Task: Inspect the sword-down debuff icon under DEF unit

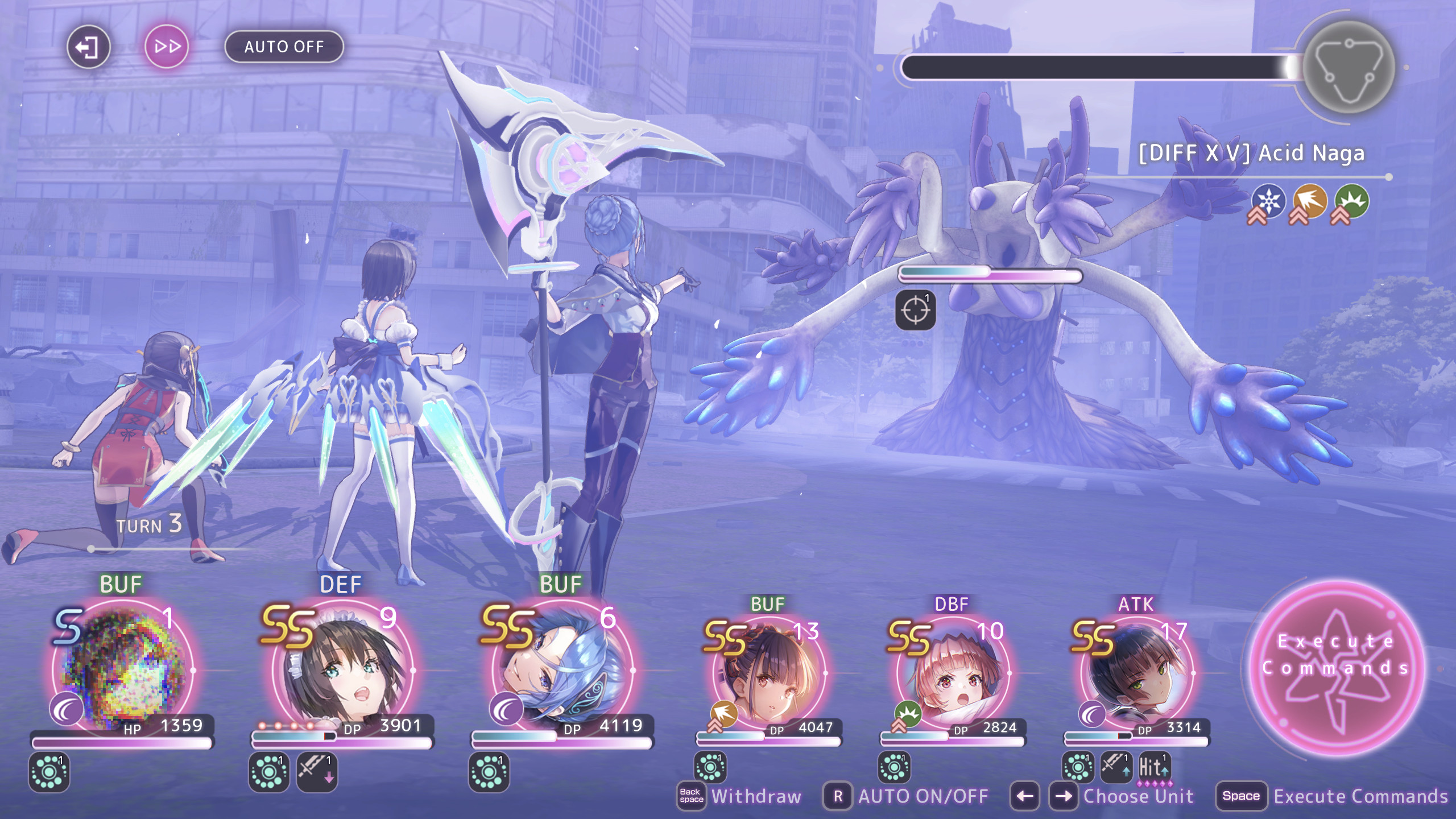Action: (x=317, y=771)
